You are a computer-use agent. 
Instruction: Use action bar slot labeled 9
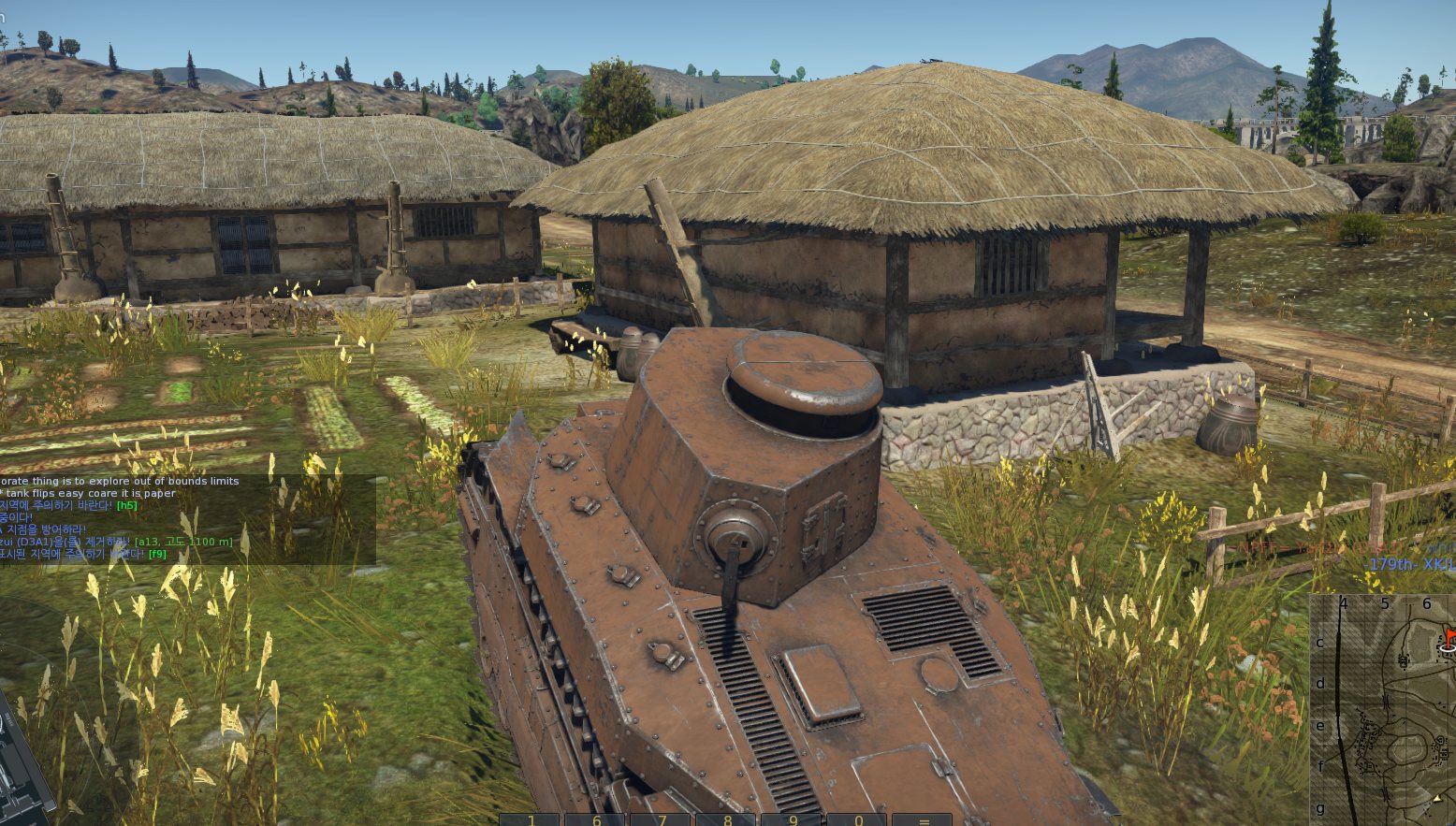(x=793, y=819)
